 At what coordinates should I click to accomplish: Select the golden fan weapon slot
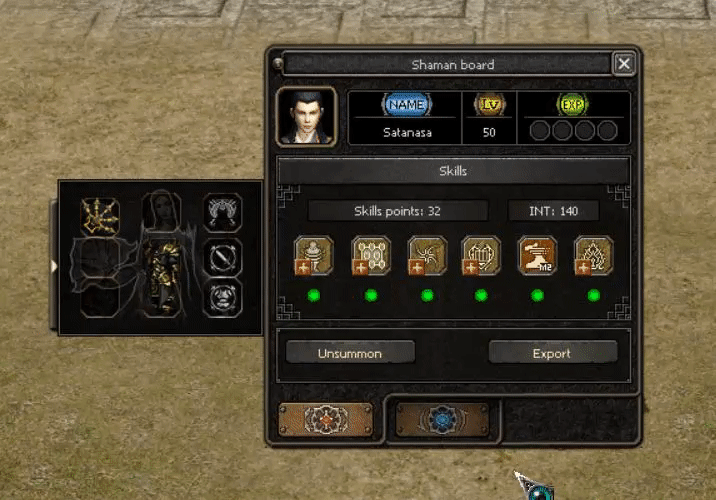tap(100, 213)
